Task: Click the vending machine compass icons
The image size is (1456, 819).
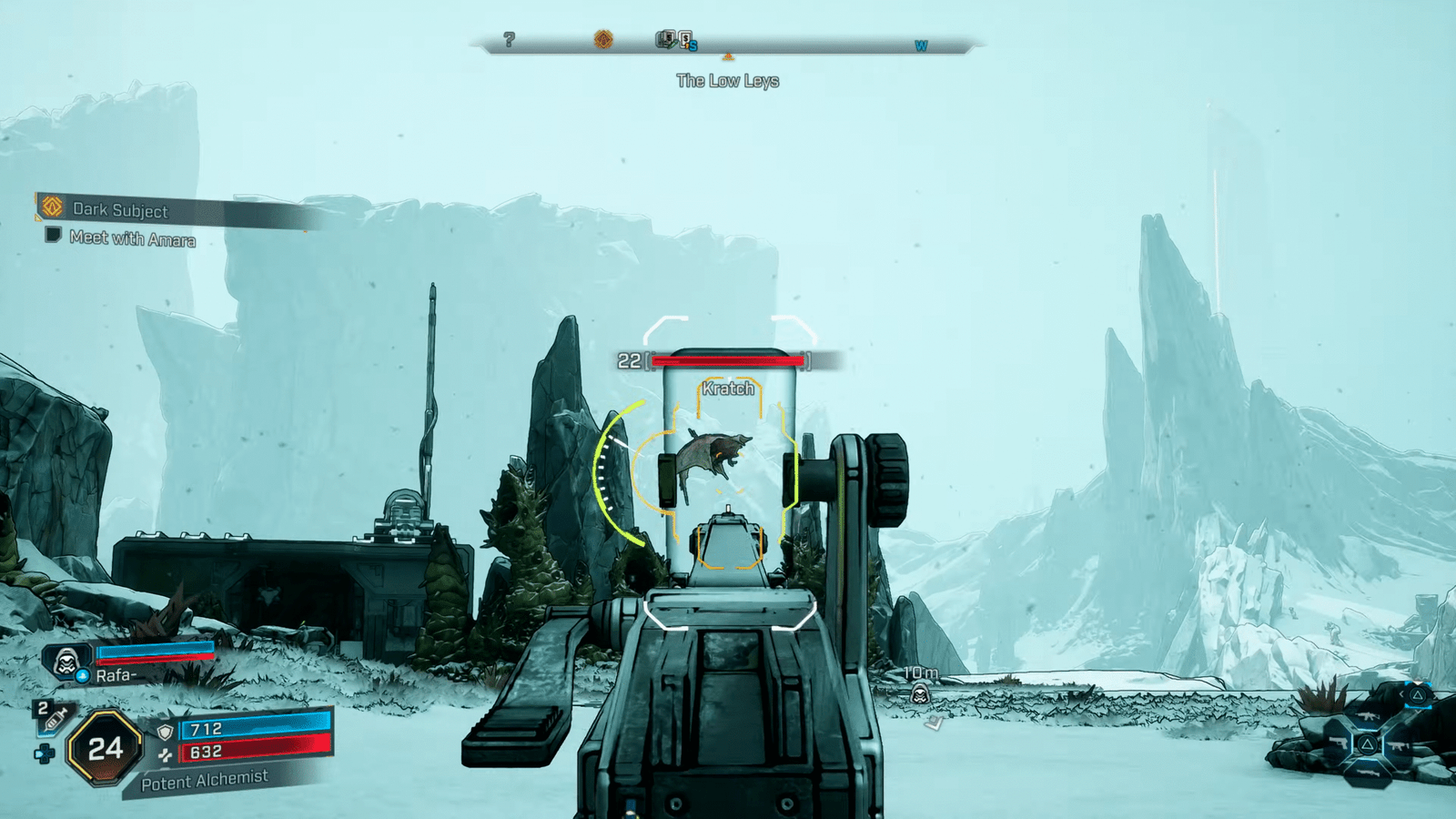Action: point(675,39)
